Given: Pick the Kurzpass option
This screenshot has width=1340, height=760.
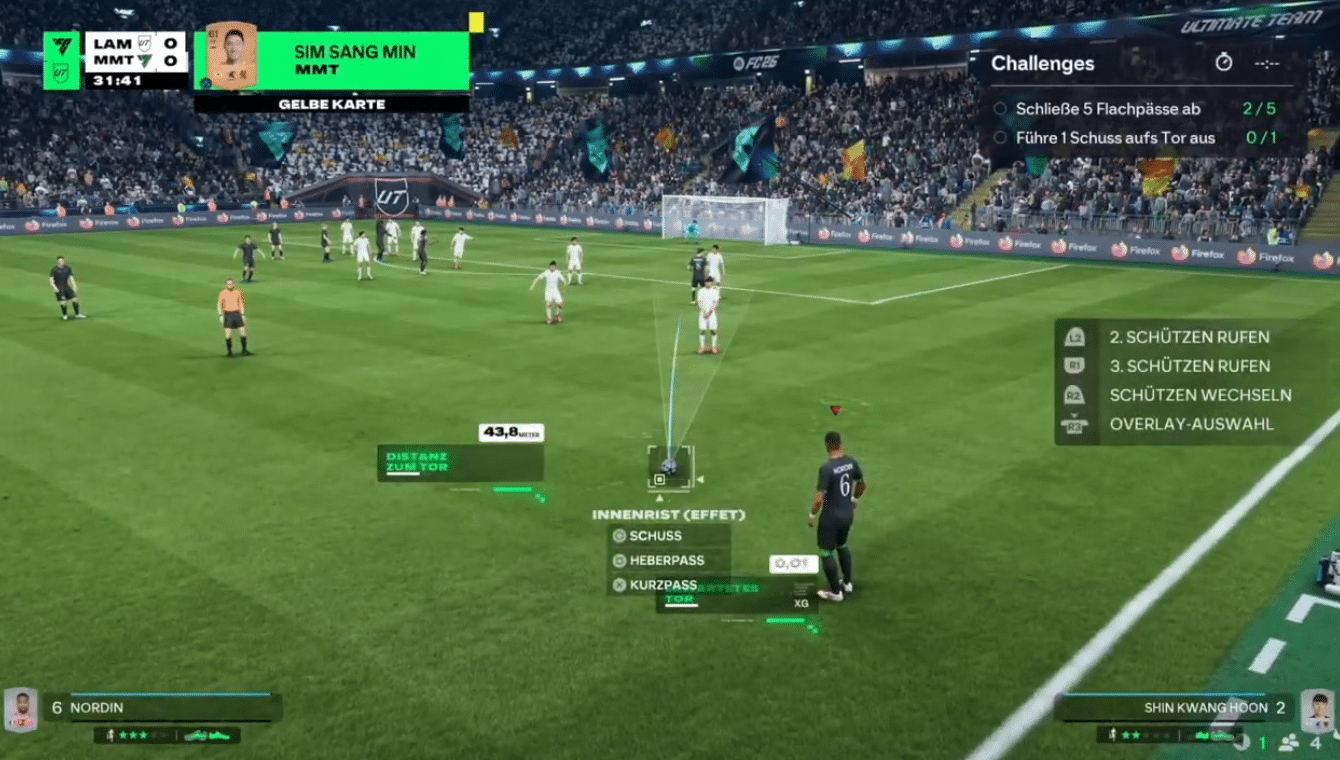Looking at the screenshot, I should [x=662, y=585].
